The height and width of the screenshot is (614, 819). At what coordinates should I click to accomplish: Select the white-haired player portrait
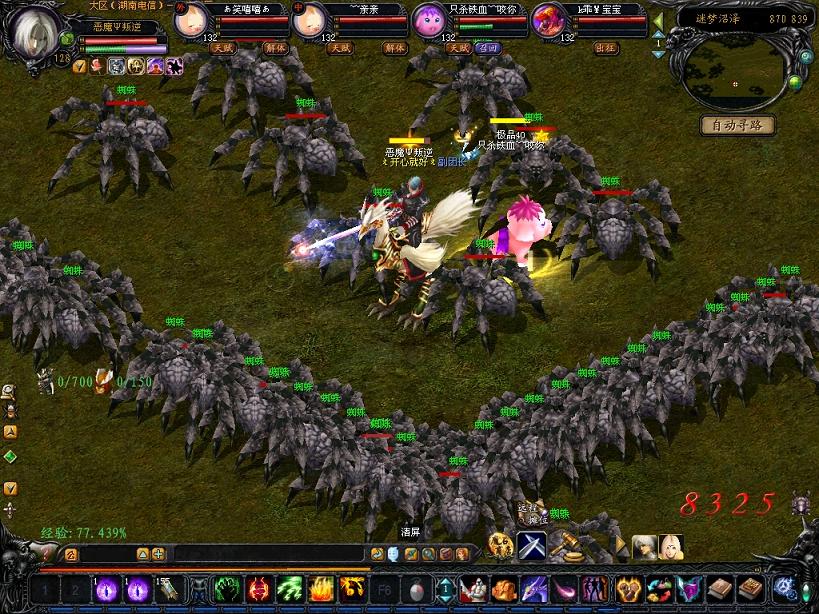point(35,30)
